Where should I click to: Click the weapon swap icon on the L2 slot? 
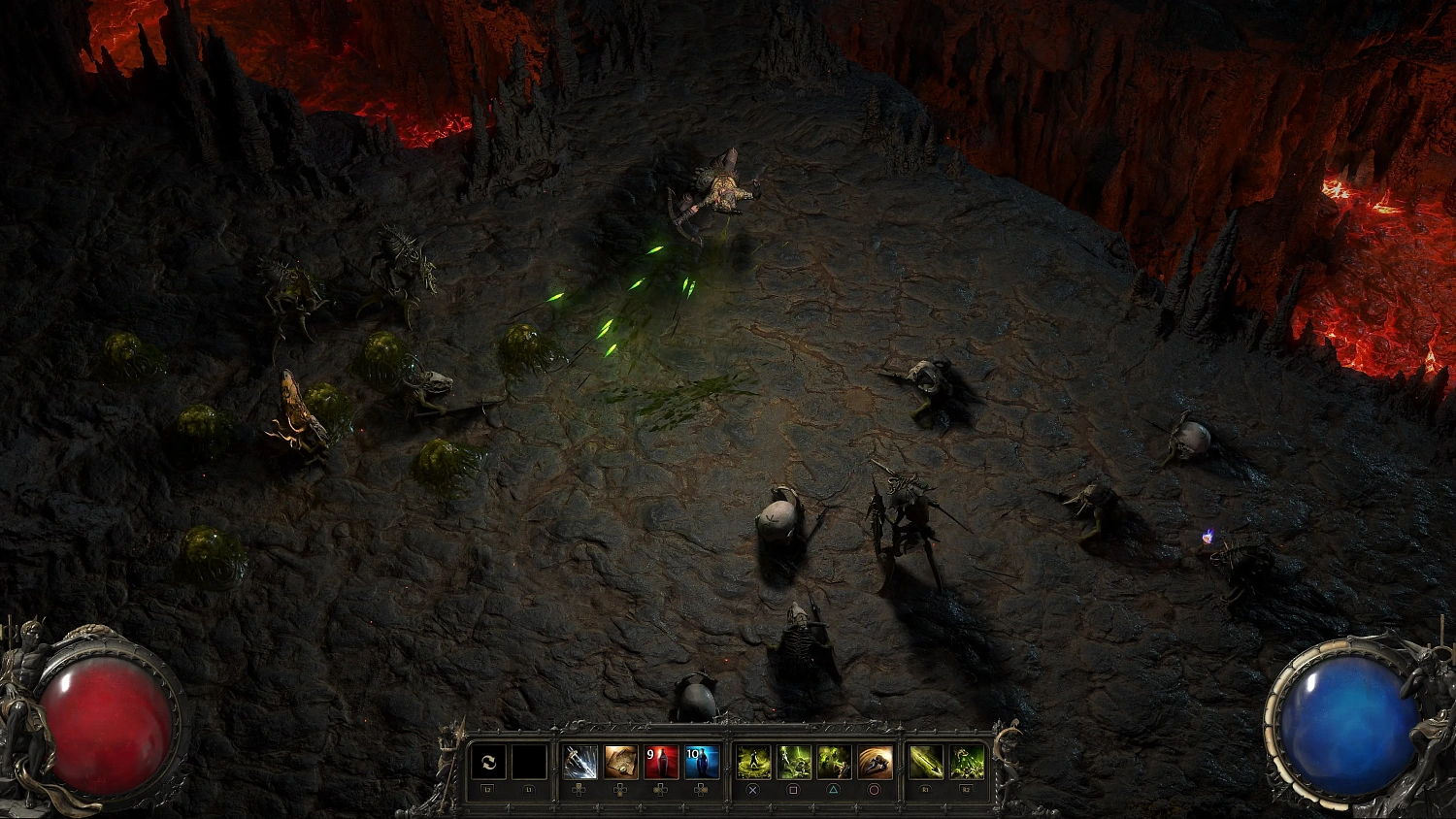(x=487, y=764)
